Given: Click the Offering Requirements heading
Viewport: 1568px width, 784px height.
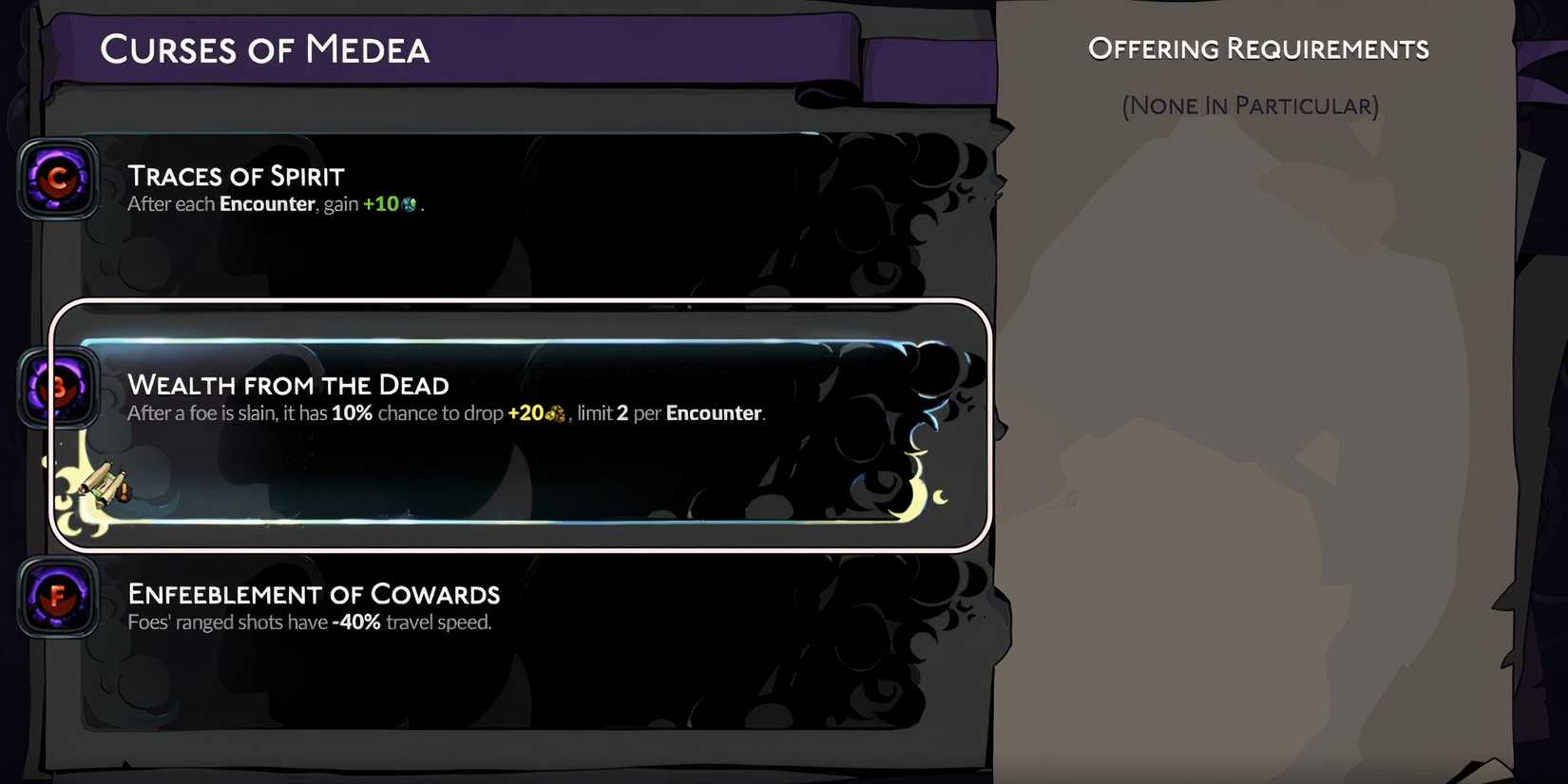Looking at the screenshot, I should coord(1258,48).
